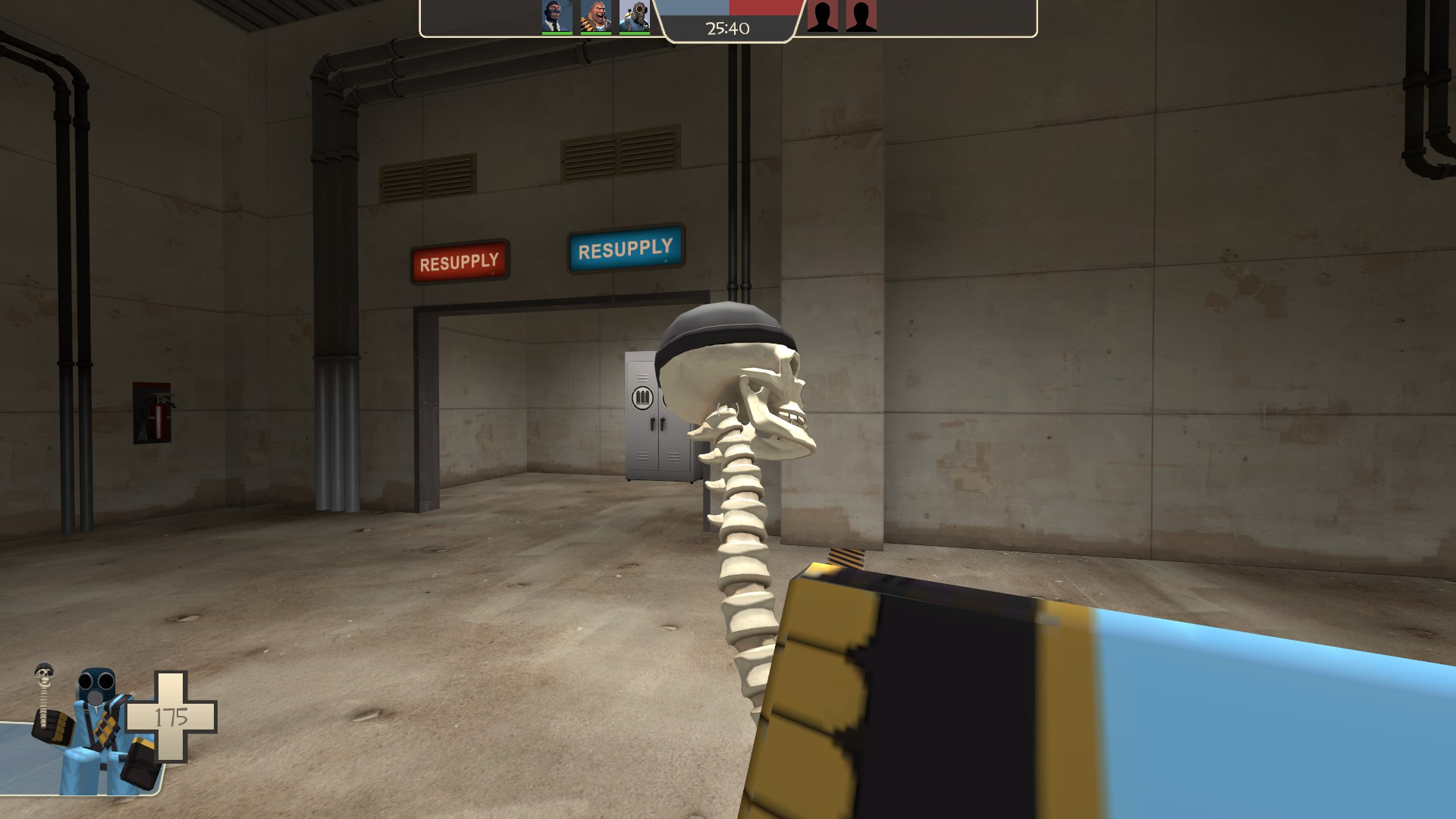This screenshot has height=819, width=1456.
Task: Toggle the green health bar under the Spy avatar
Action: point(556,33)
